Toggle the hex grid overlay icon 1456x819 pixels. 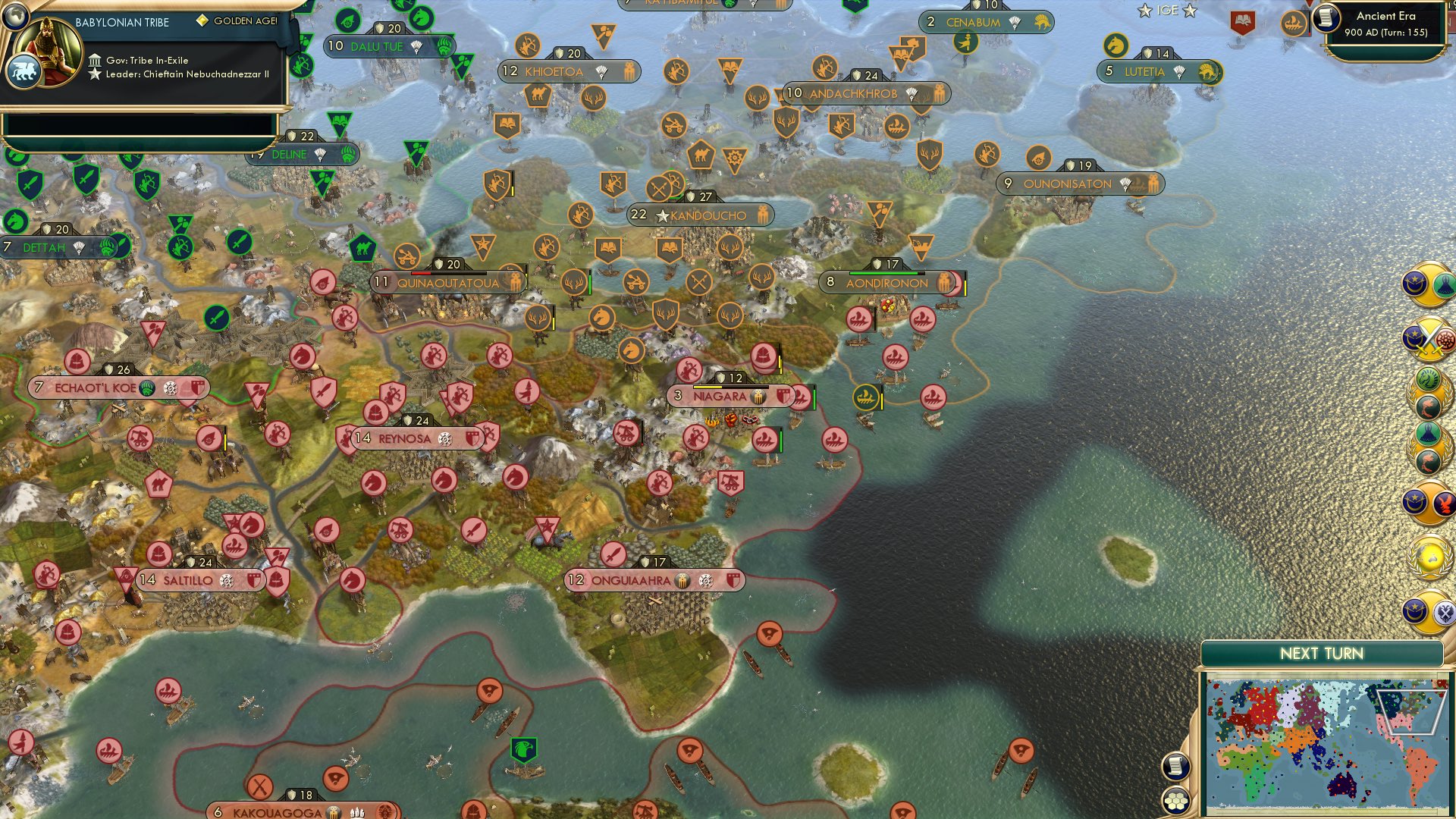tap(1175, 800)
